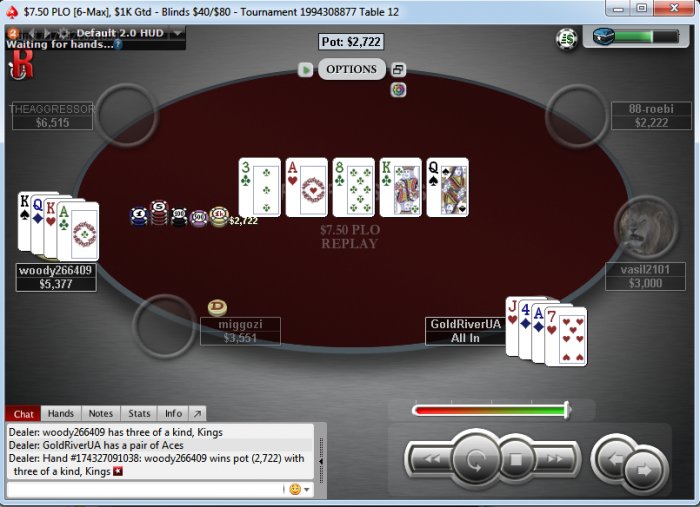Close the replay window
The width and height of the screenshot is (700, 507).
[x=674, y=9]
